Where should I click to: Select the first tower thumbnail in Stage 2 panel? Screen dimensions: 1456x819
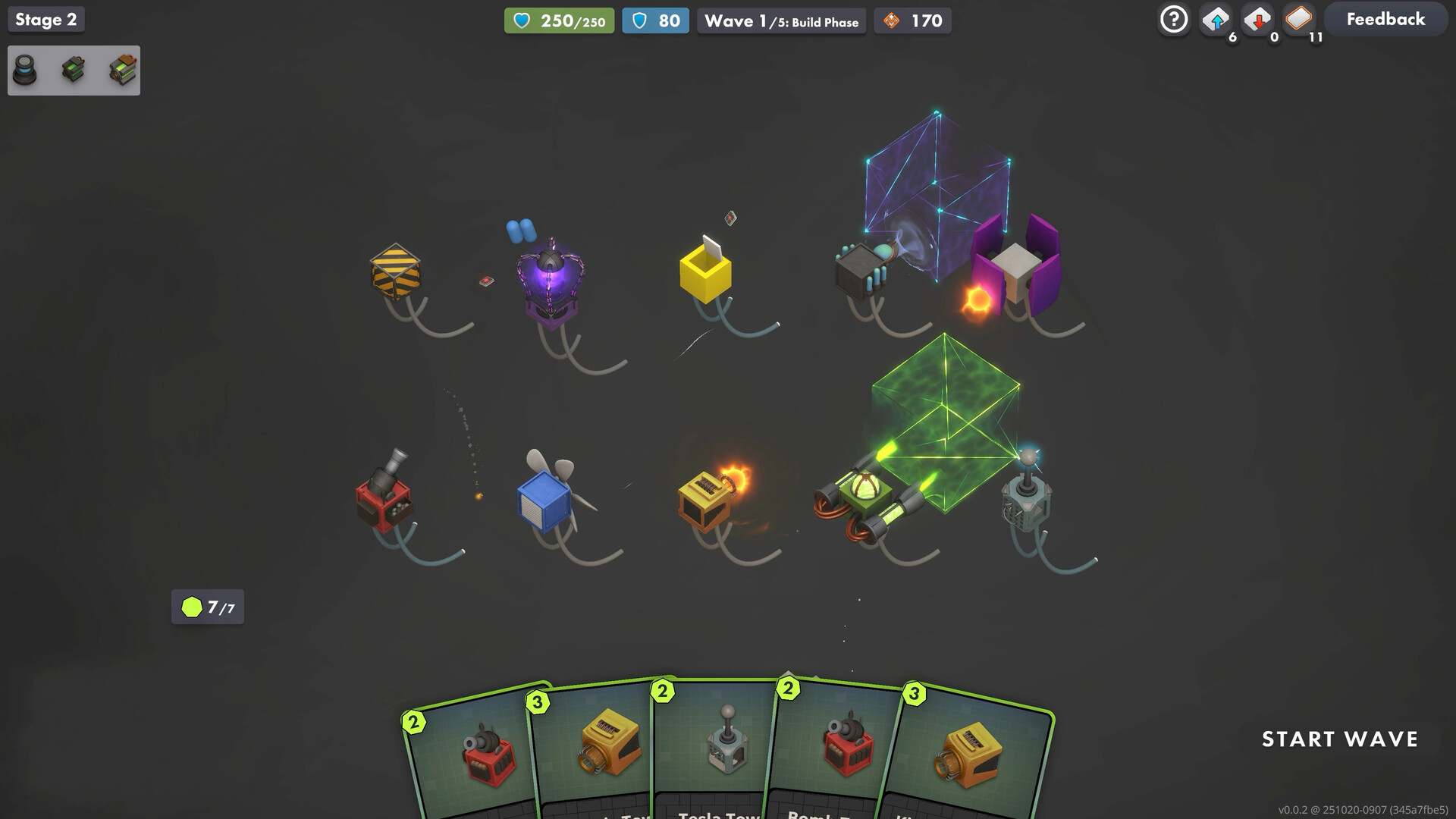click(27, 70)
